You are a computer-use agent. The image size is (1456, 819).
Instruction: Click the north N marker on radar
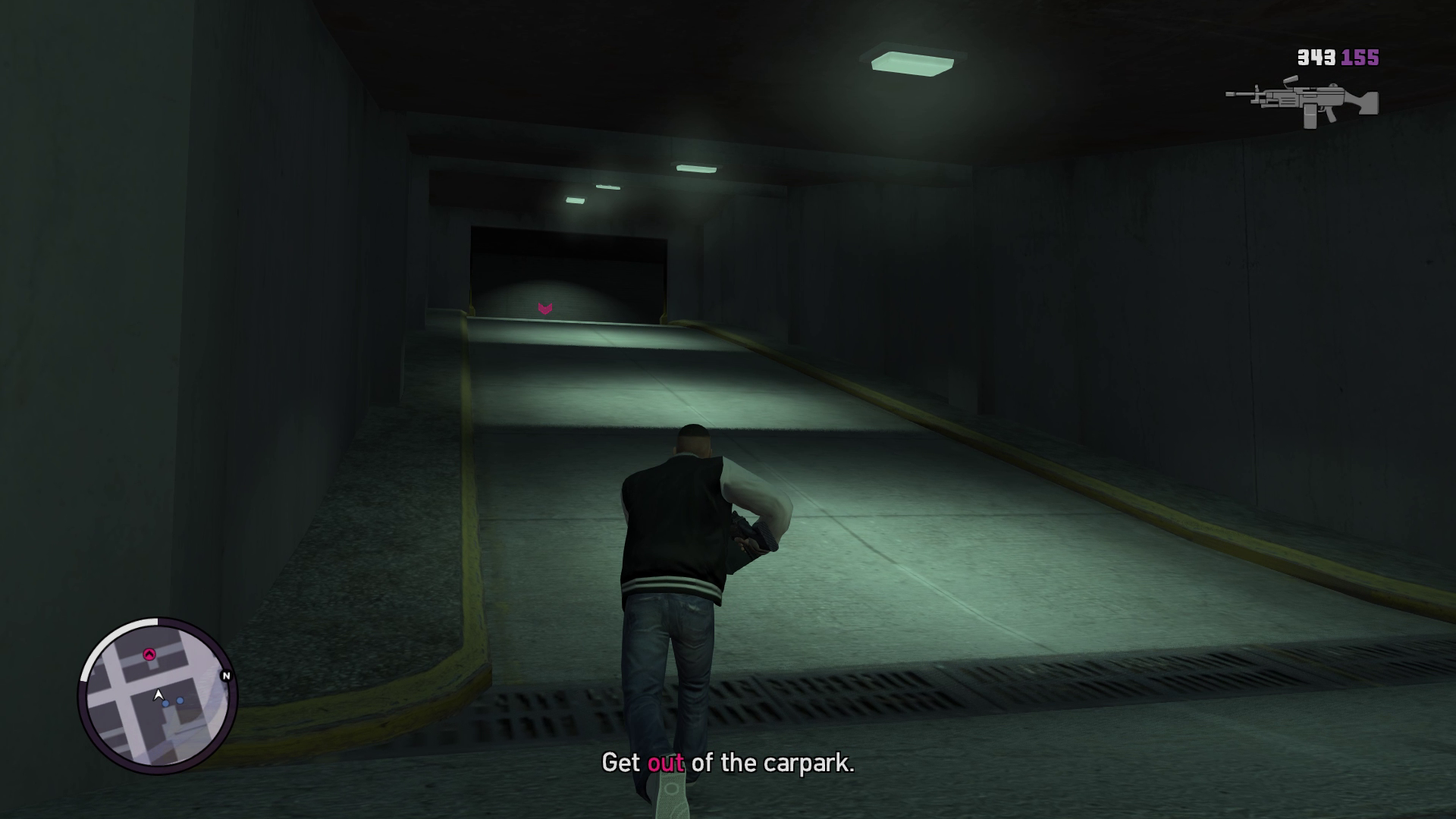225,676
